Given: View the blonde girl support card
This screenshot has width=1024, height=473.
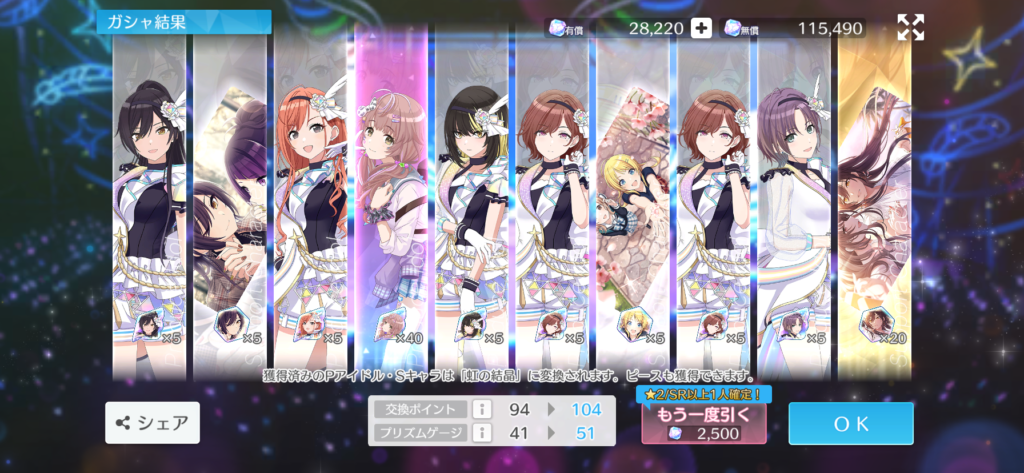Looking at the screenshot, I should point(633,200).
